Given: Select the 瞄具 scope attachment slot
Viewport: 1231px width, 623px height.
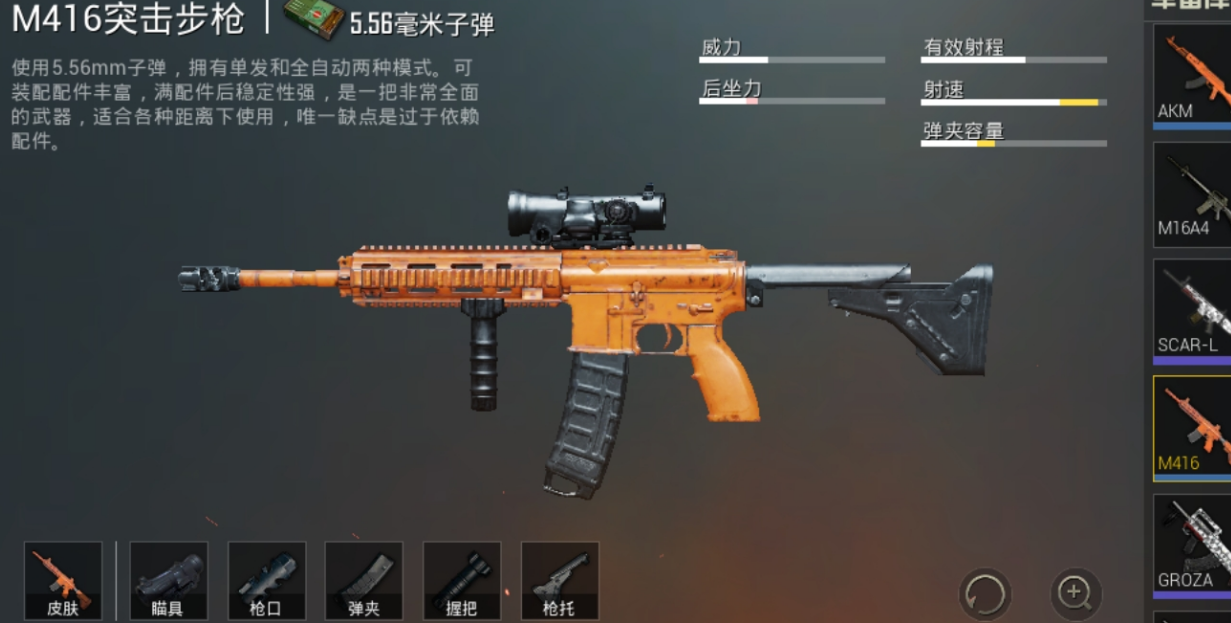Looking at the screenshot, I should tap(169, 580).
